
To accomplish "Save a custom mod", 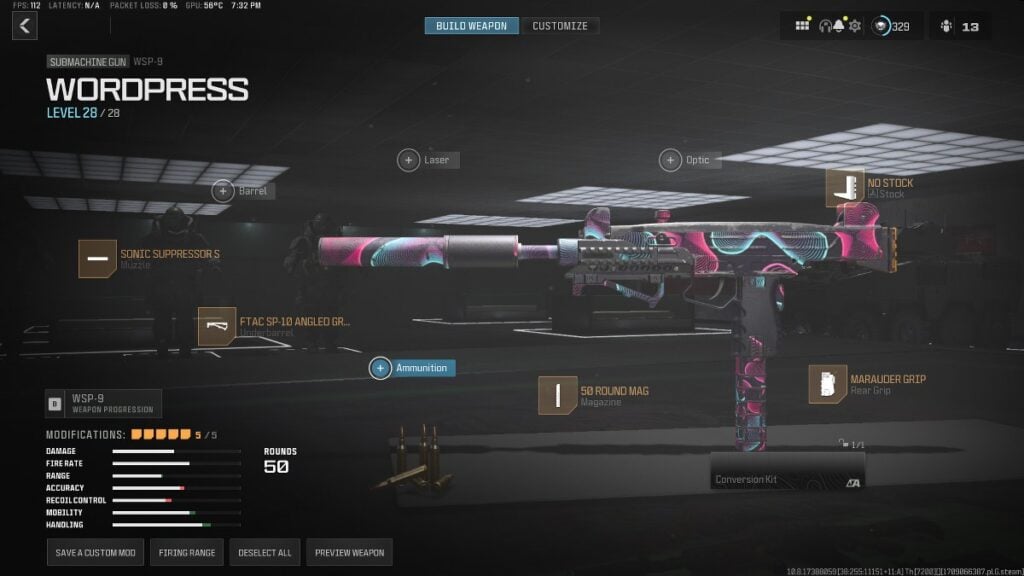I will (x=95, y=552).
